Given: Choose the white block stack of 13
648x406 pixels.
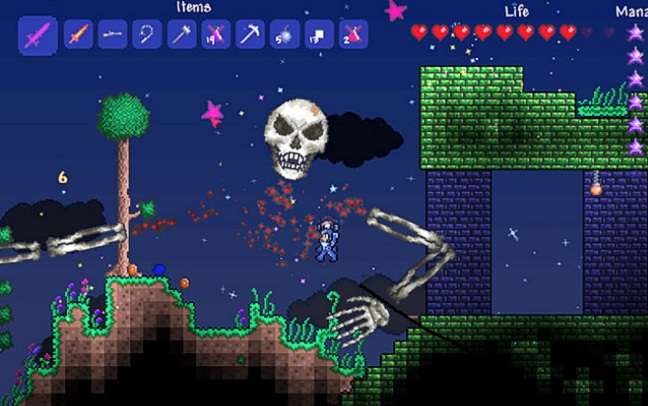Looking at the screenshot, I should [x=318, y=35].
